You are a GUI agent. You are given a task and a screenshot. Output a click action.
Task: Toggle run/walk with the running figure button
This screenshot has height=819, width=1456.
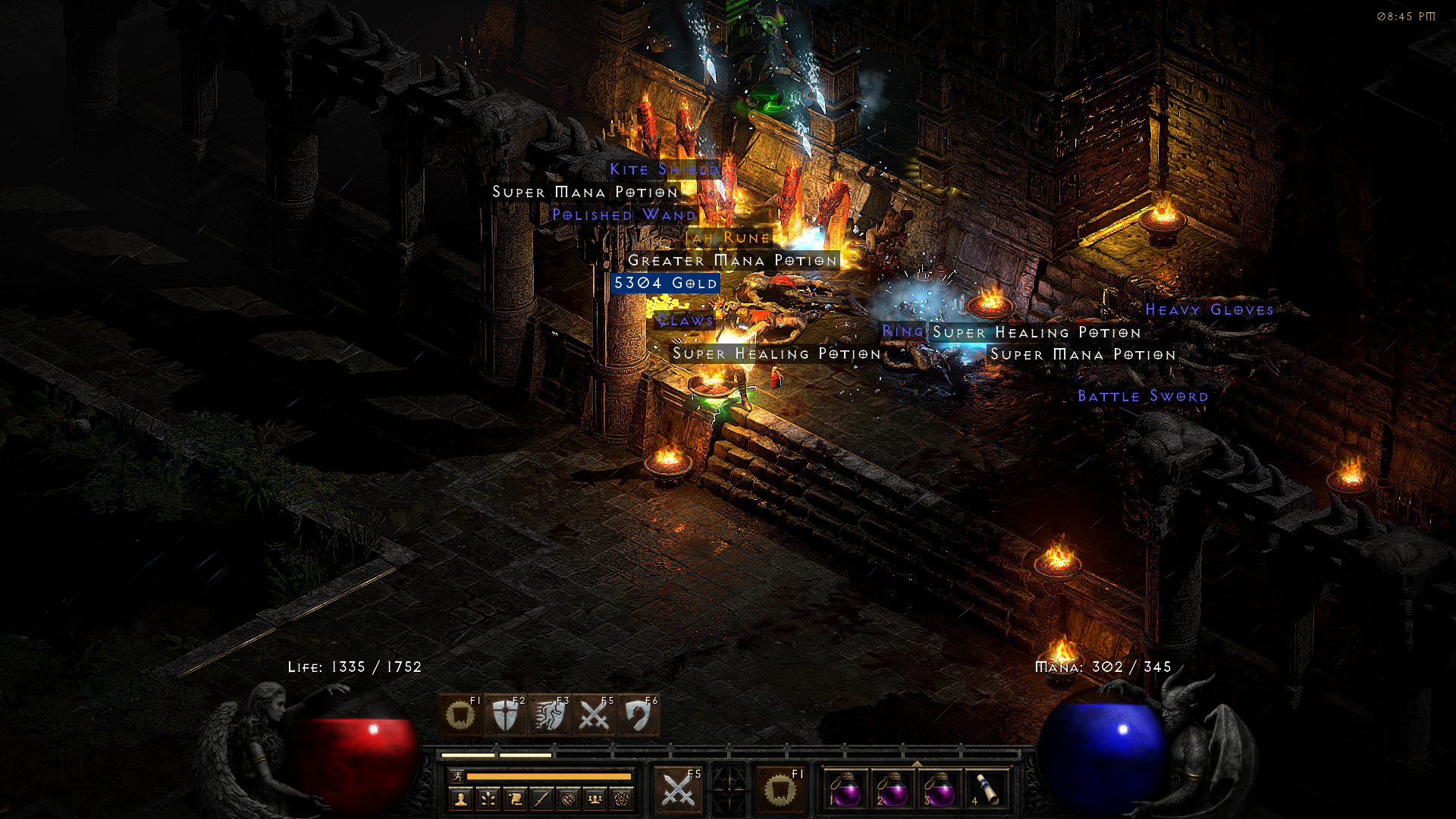click(x=457, y=776)
